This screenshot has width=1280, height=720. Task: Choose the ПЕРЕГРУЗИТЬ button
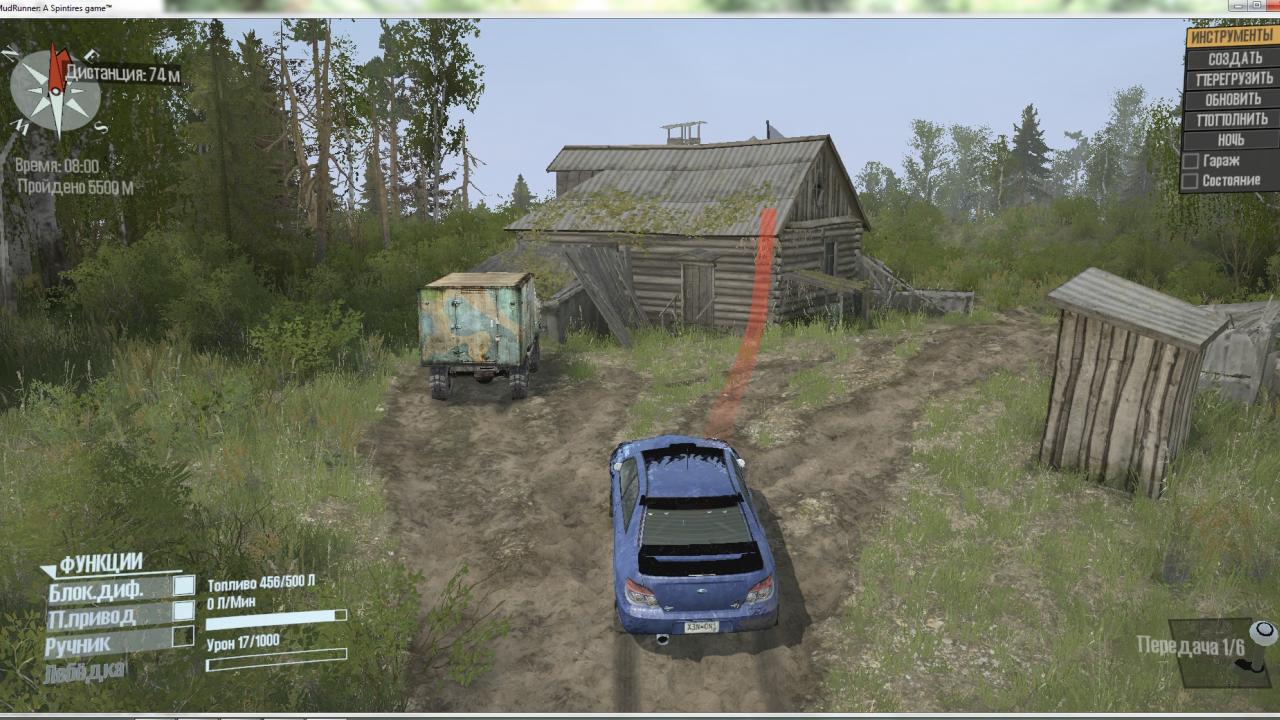click(1234, 78)
